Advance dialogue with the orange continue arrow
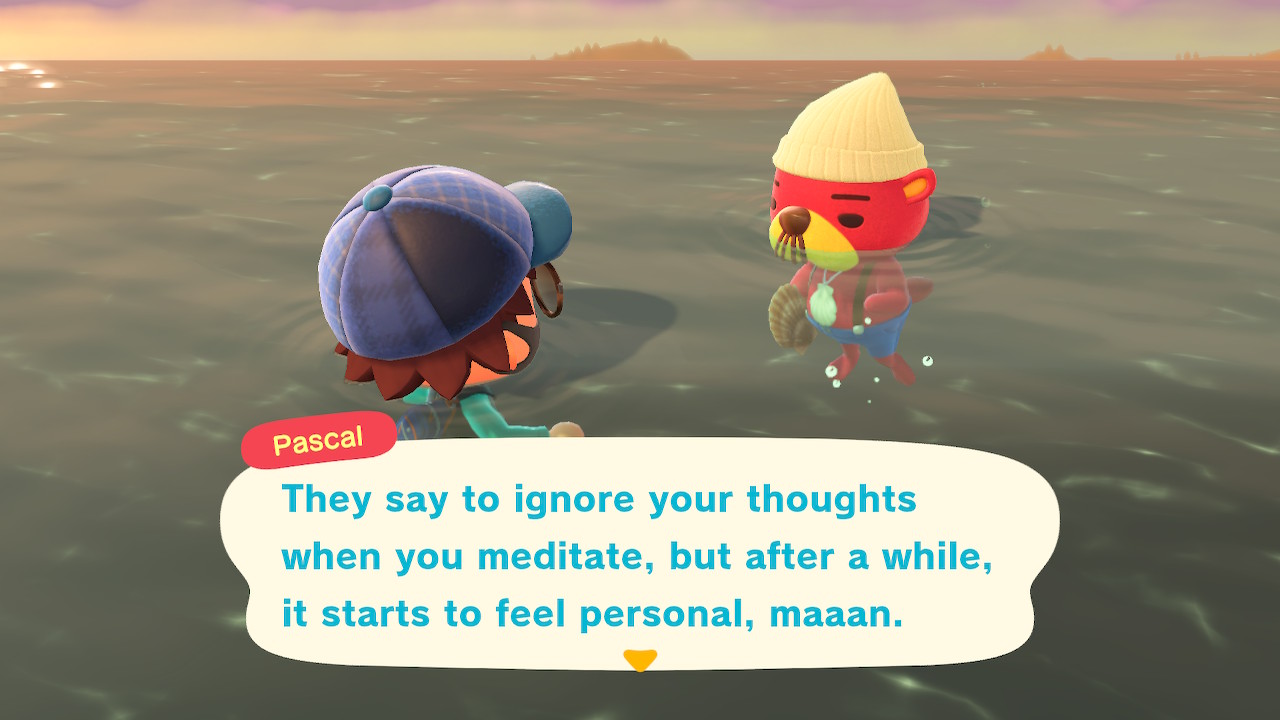This screenshot has height=720, width=1280. [639, 660]
